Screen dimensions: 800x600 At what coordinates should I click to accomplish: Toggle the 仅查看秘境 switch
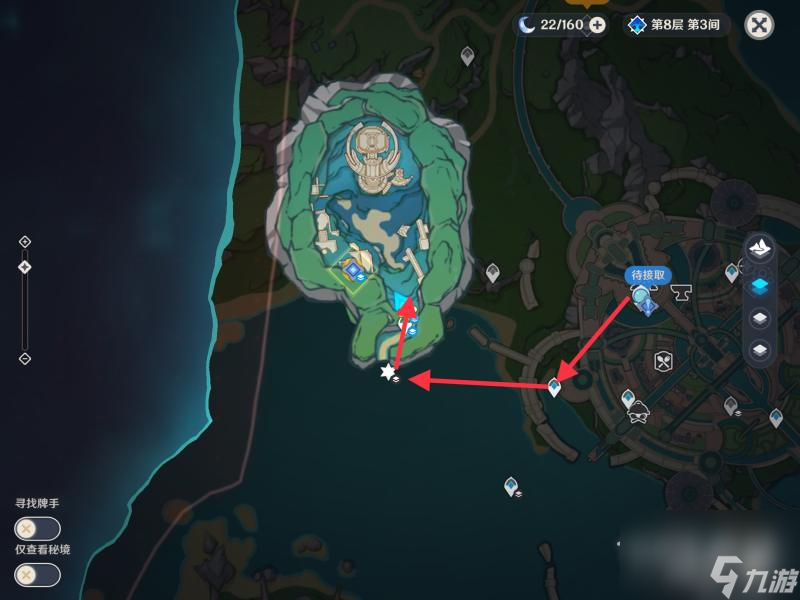[37, 575]
